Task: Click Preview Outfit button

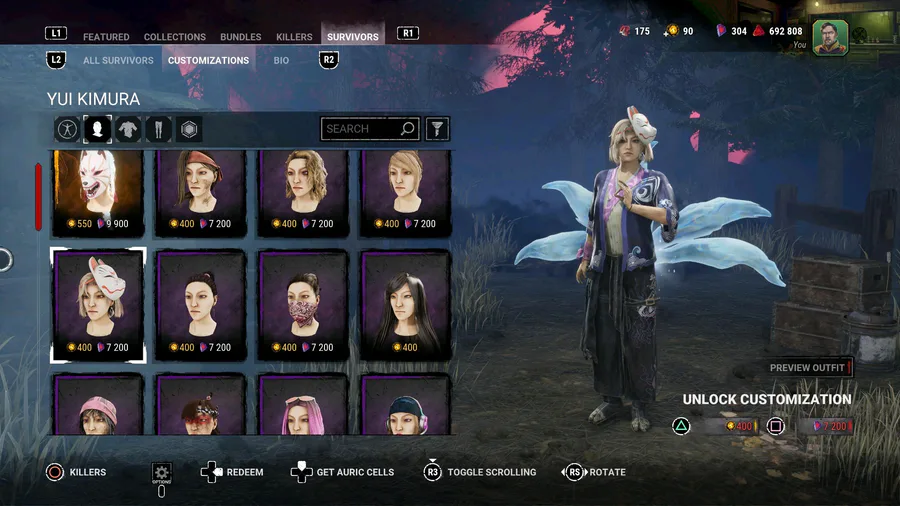Action: (x=808, y=368)
